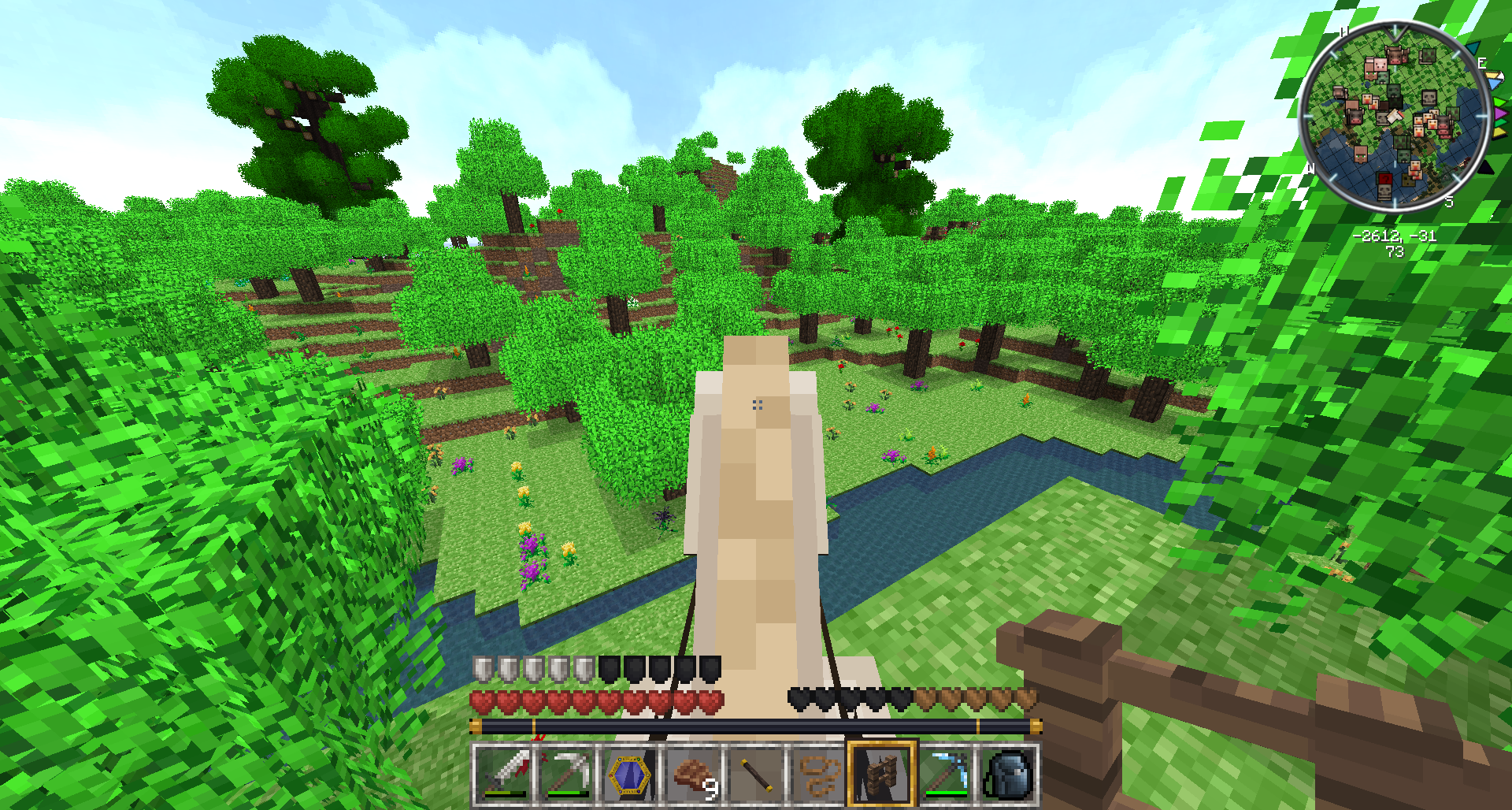
Task: Click the circular minimap
Action: (1394, 117)
